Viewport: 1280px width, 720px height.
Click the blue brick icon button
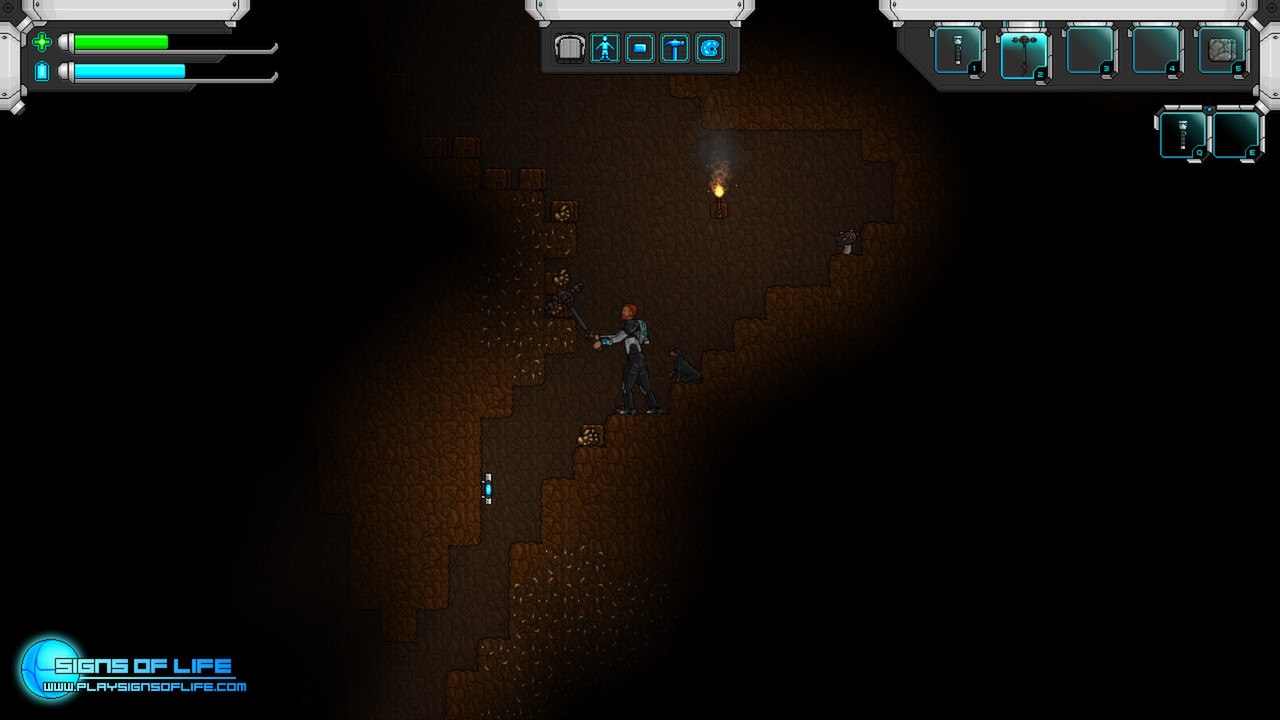(x=640, y=48)
